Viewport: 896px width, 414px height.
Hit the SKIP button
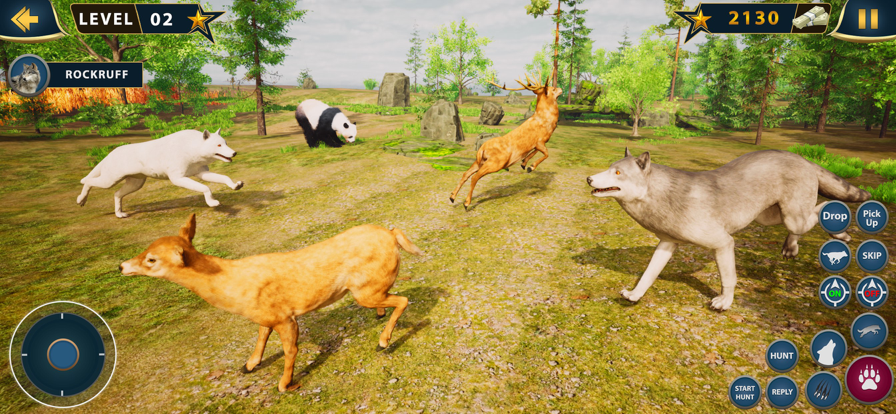pos(872,255)
